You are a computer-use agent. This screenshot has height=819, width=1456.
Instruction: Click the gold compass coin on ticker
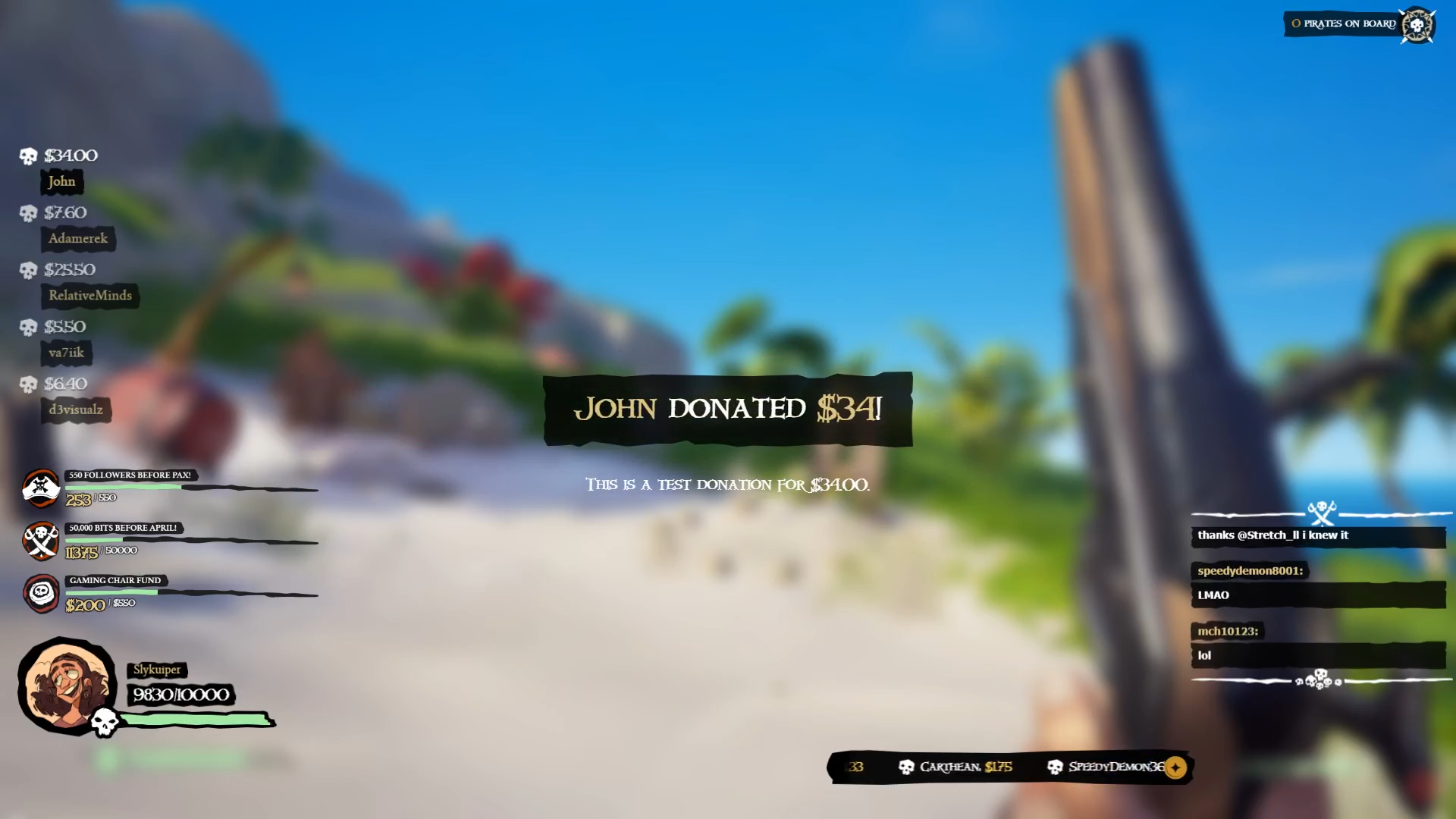(1175, 767)
